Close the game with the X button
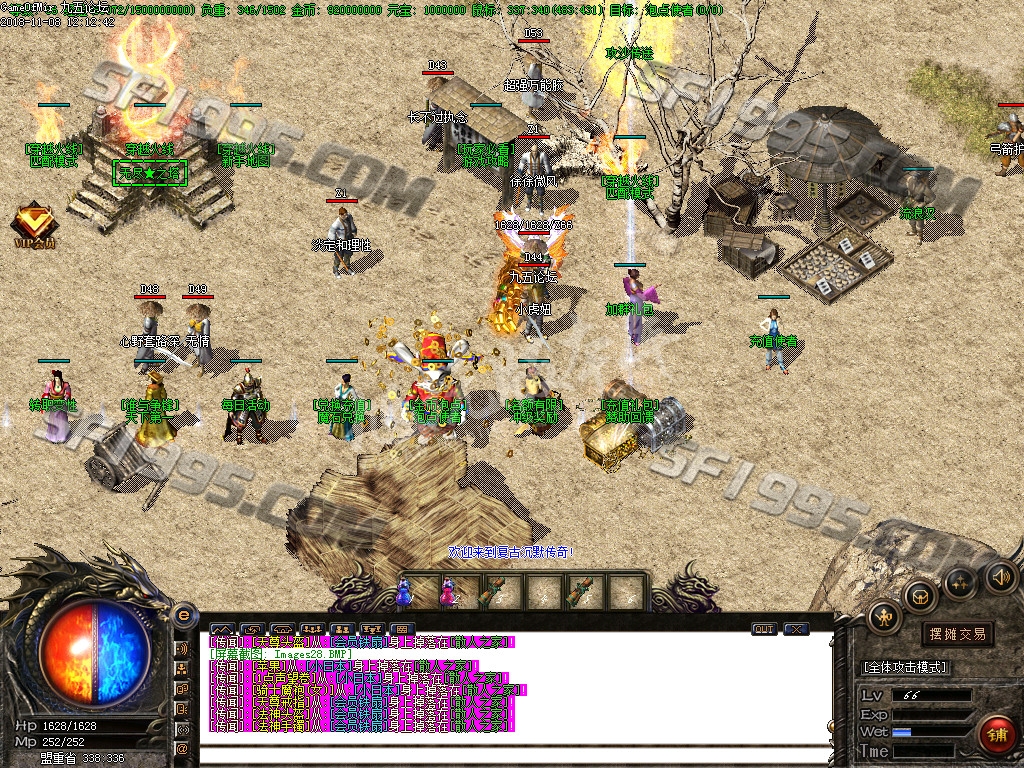Screen dimensions: 1024x768 796,629
